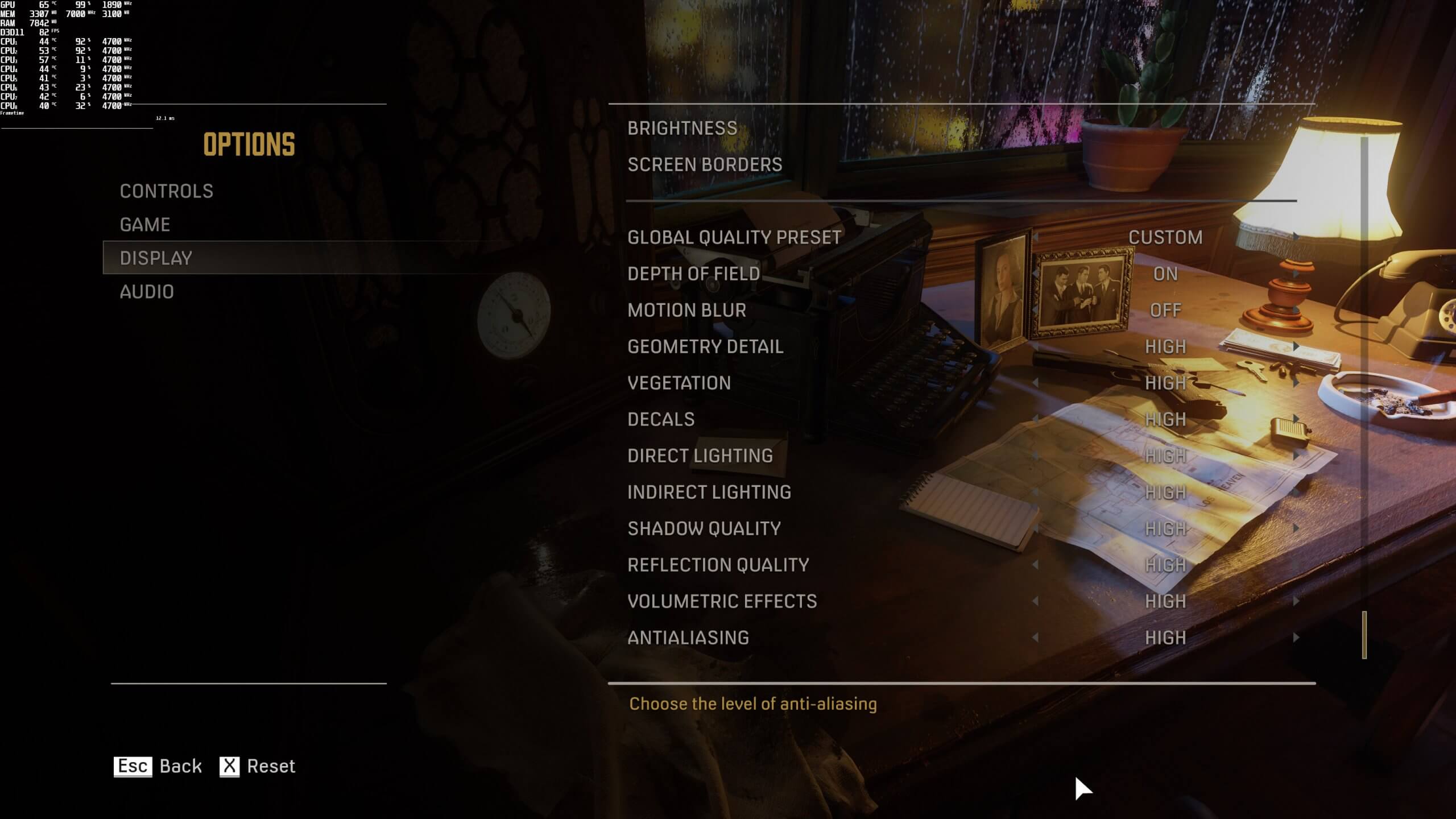This screenshot has width=1456, height=819.
Task: Click the left arrow beside SHADOW QUALITY
Action: click(1035, 528)
